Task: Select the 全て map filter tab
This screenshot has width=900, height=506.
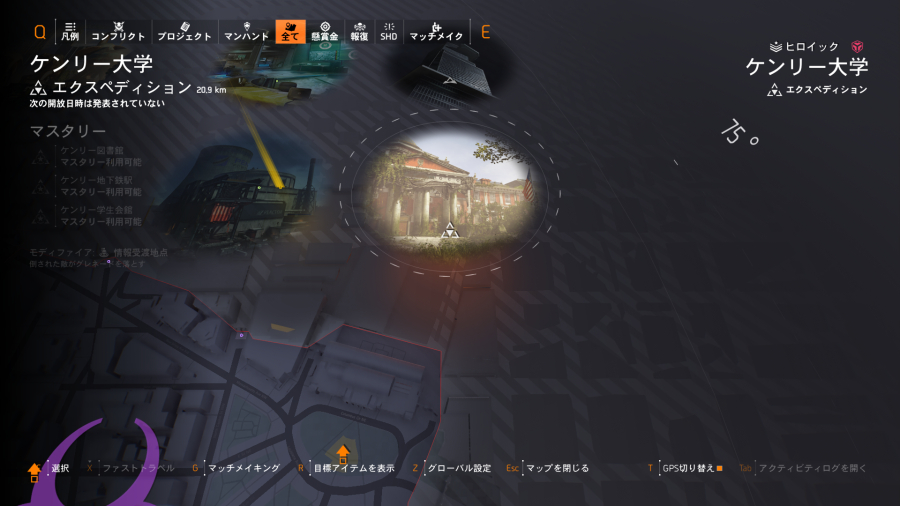Action: [x=290, y=31]
